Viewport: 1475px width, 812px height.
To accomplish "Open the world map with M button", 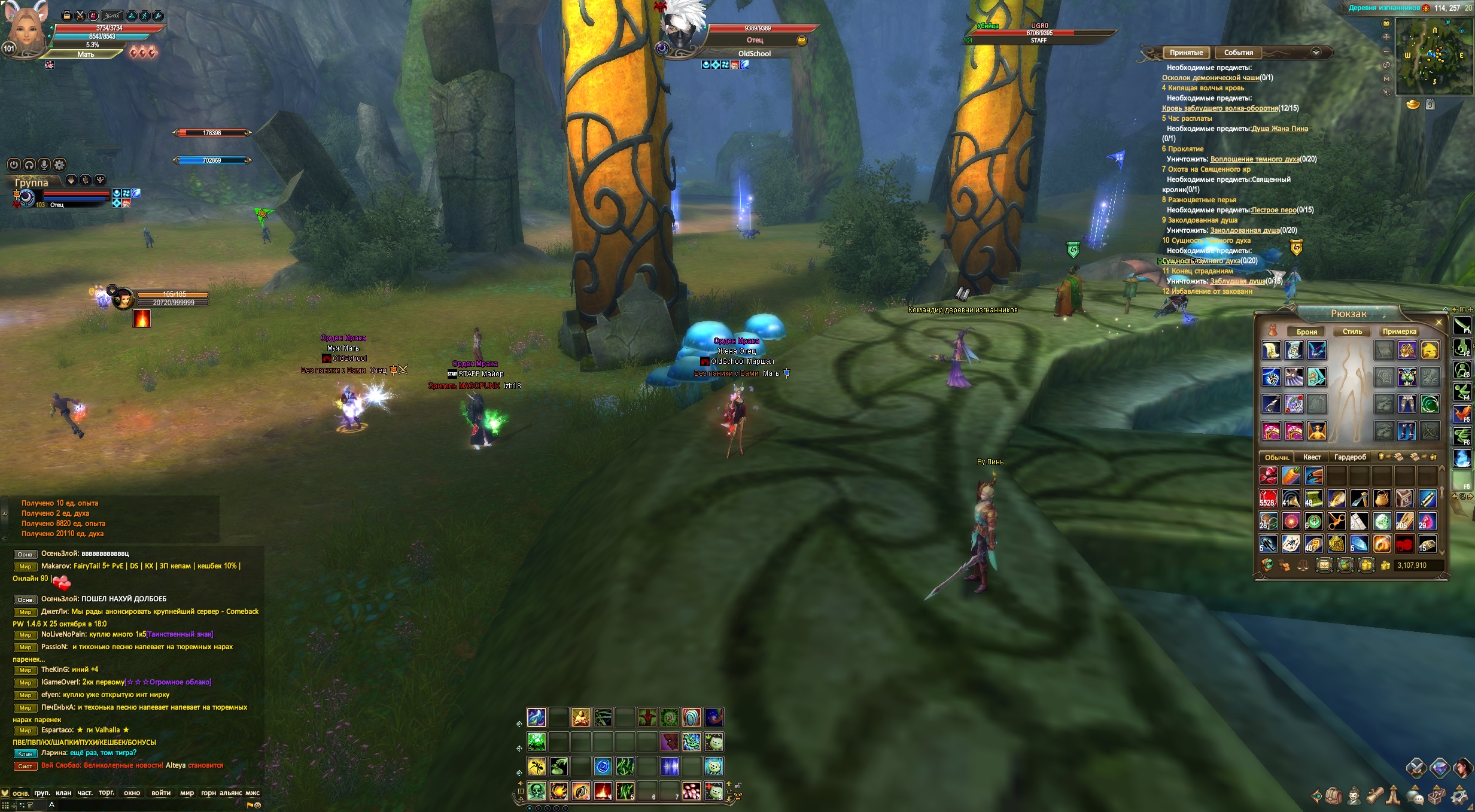I will click(x=1386, y=79).
